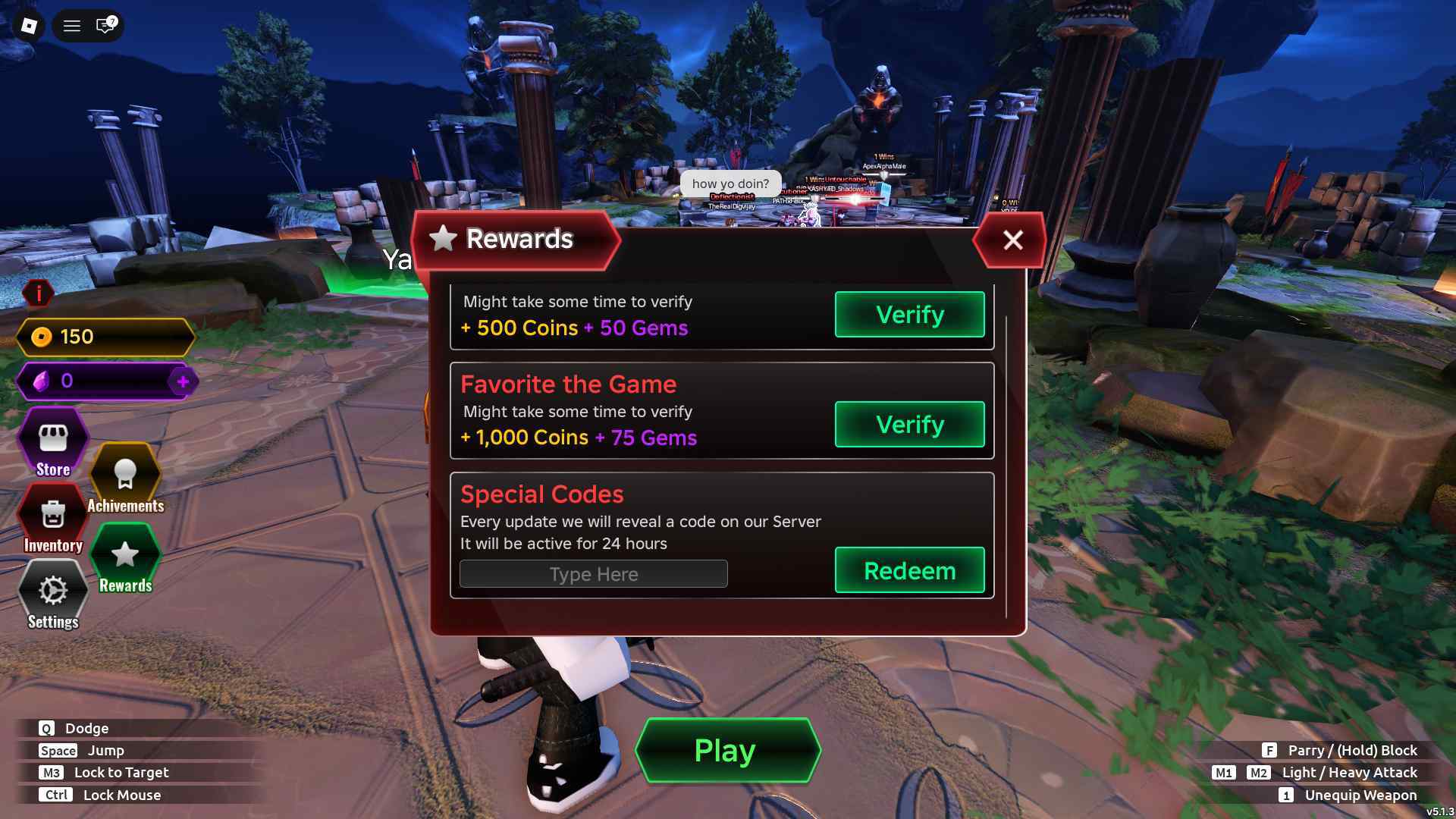1456x819 pixels.
Task: Click the coins balance showing 150
Action: click(x=106, y=337)
